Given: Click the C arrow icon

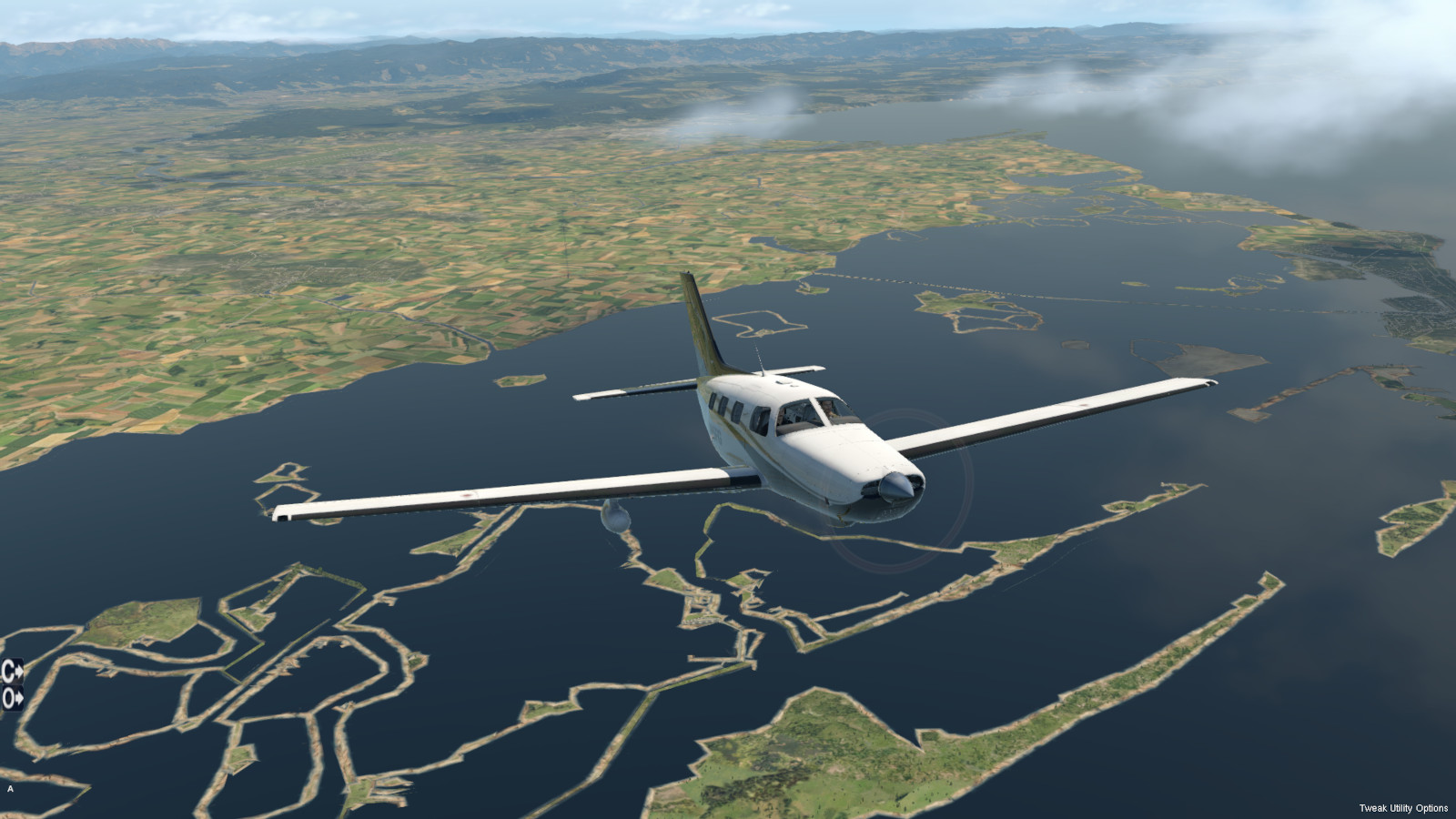Looking at the screenshot, I should [x=12, y=672].
